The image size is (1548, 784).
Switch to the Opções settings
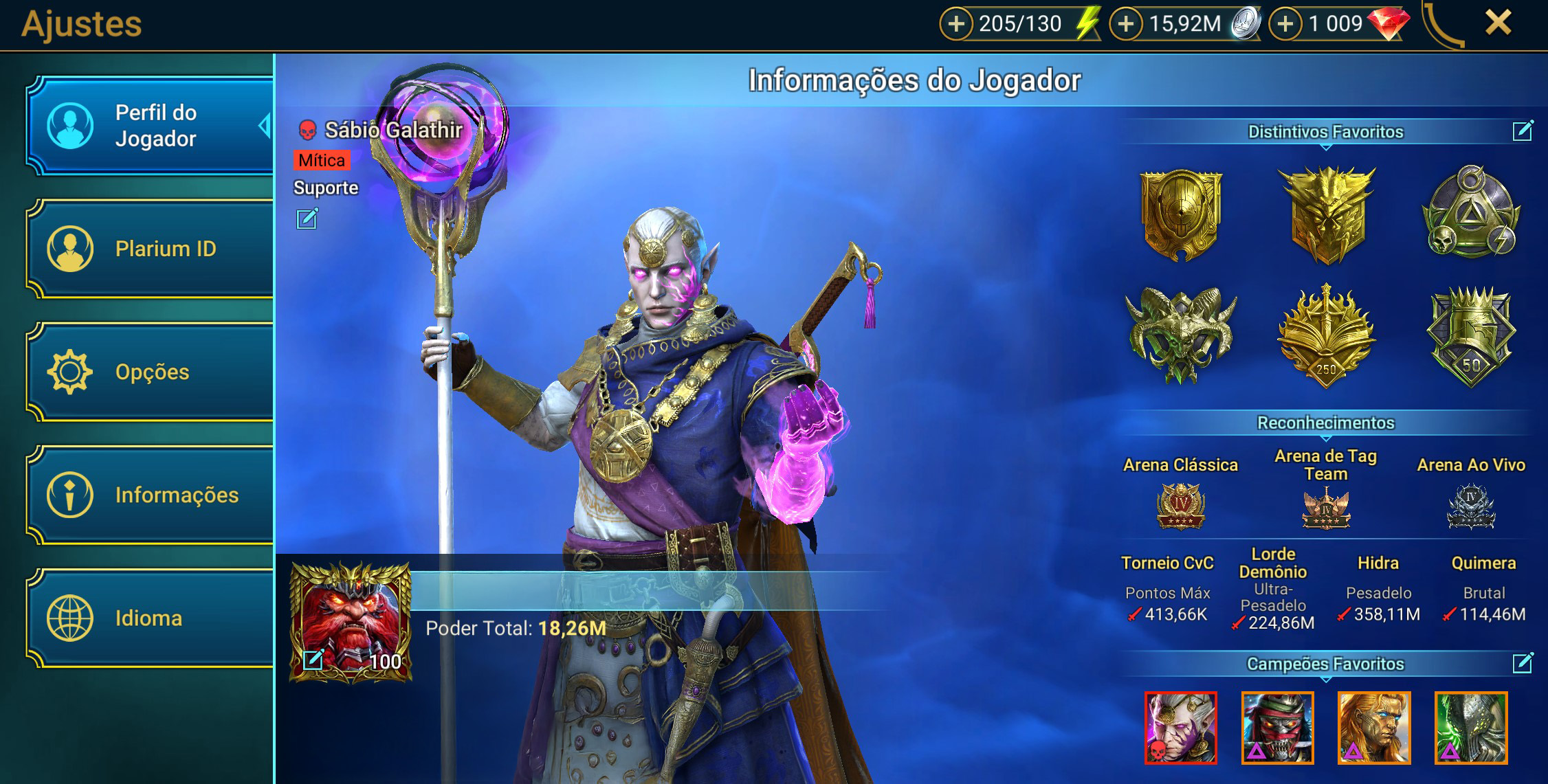click(150, 372)
